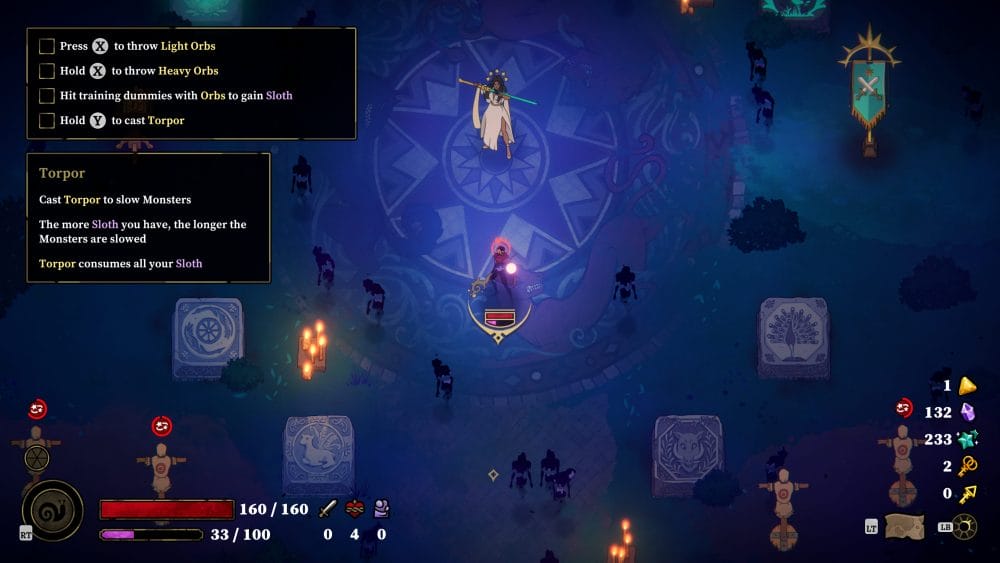Activate the snail Torpor ability icon

click(x=52, y=510)
